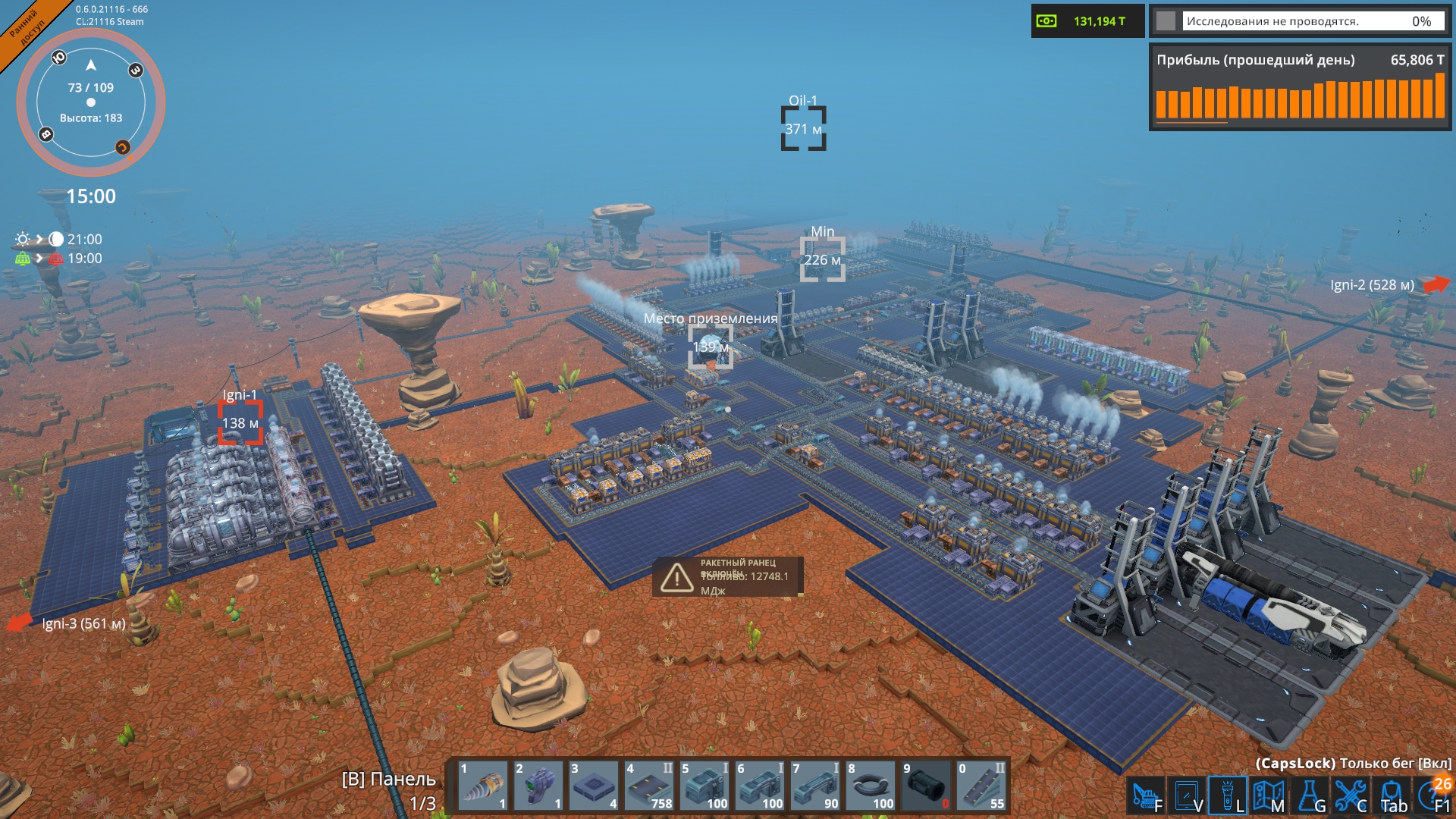
Task: Choose the ramp item in slot 0
Action: (x=981, y=786)
